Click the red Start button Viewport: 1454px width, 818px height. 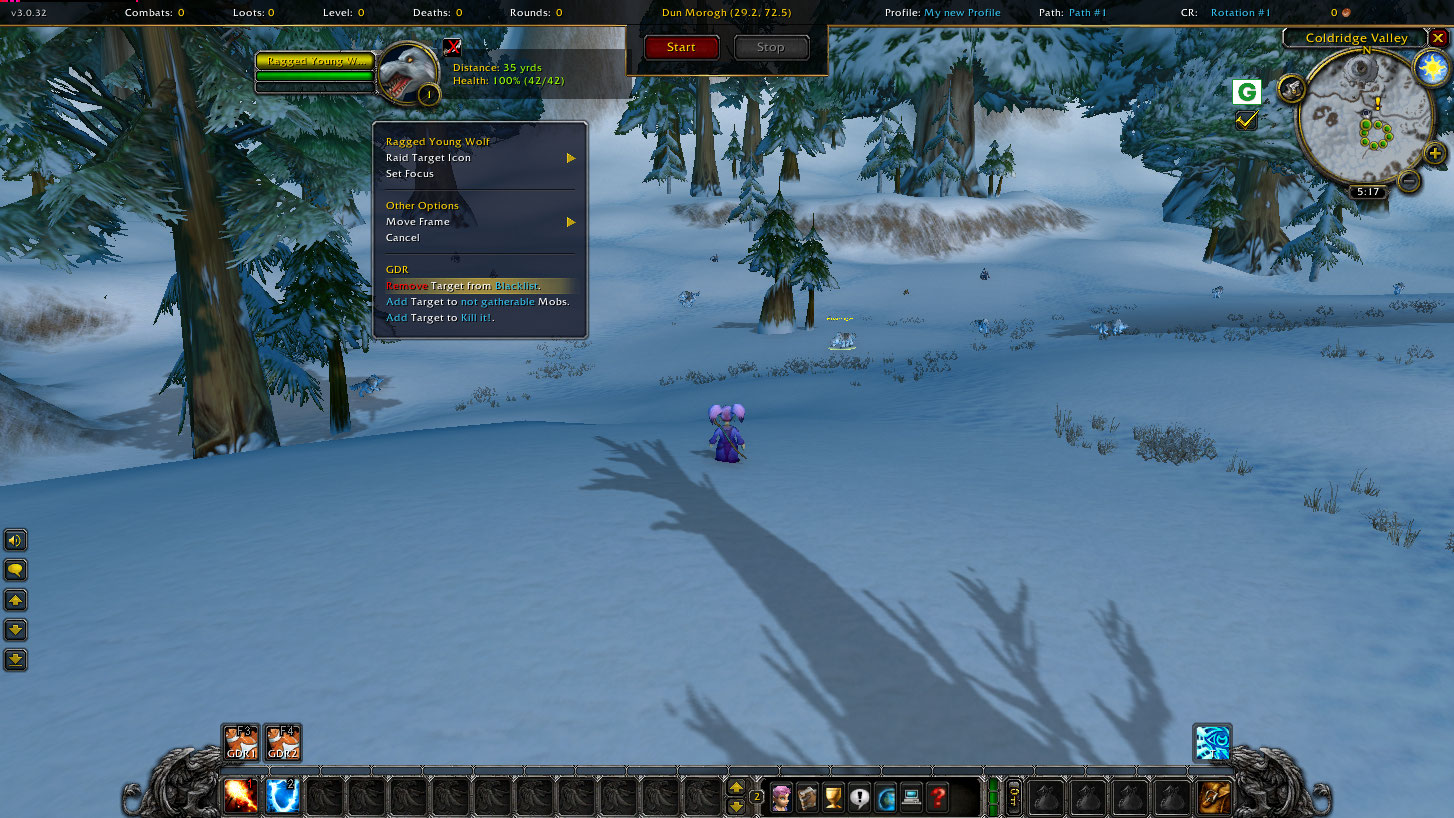681,47
